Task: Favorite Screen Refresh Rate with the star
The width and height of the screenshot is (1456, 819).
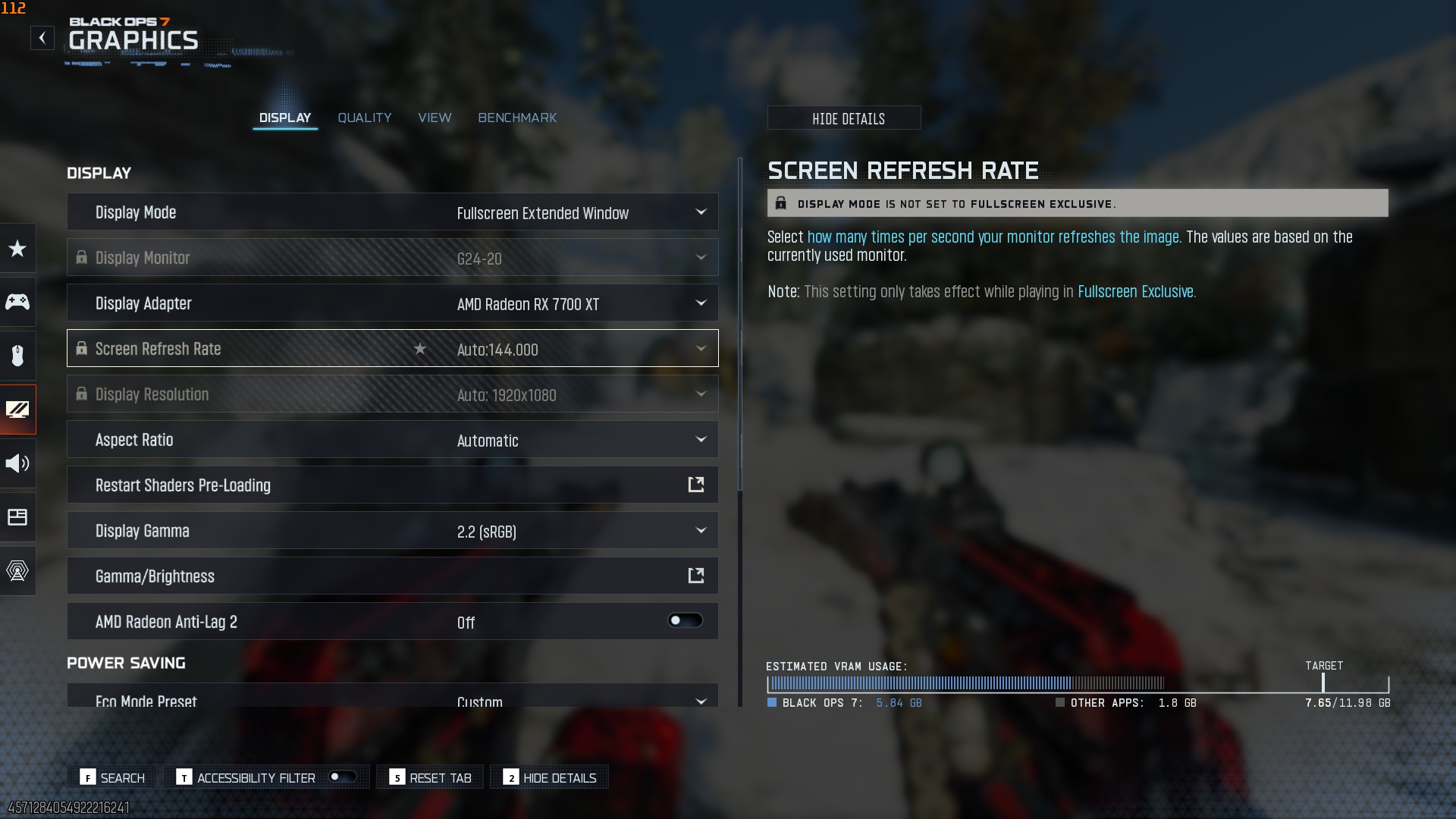Action: [420, 349]
